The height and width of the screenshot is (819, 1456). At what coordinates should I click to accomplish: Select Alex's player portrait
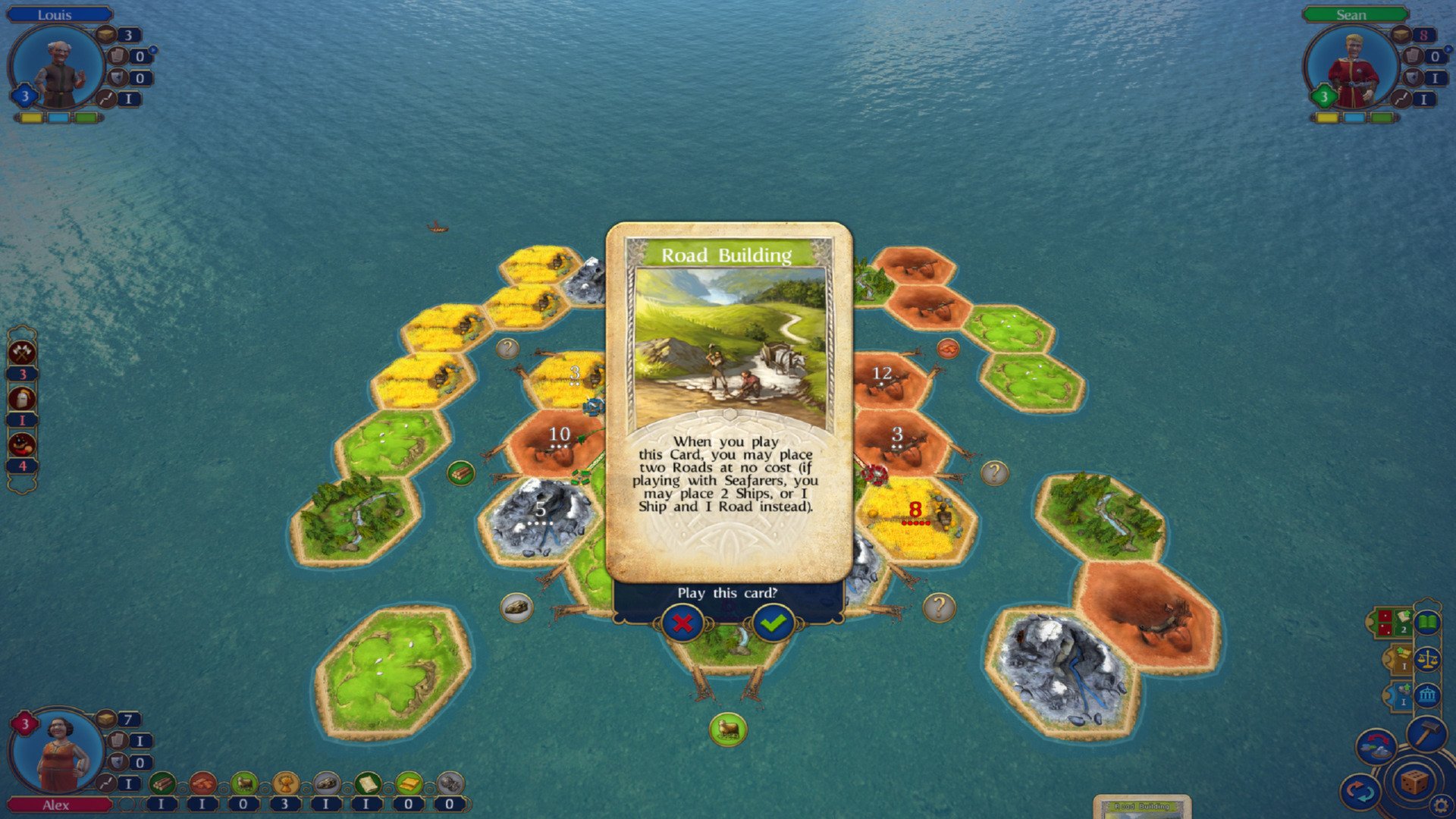(58, 751)
